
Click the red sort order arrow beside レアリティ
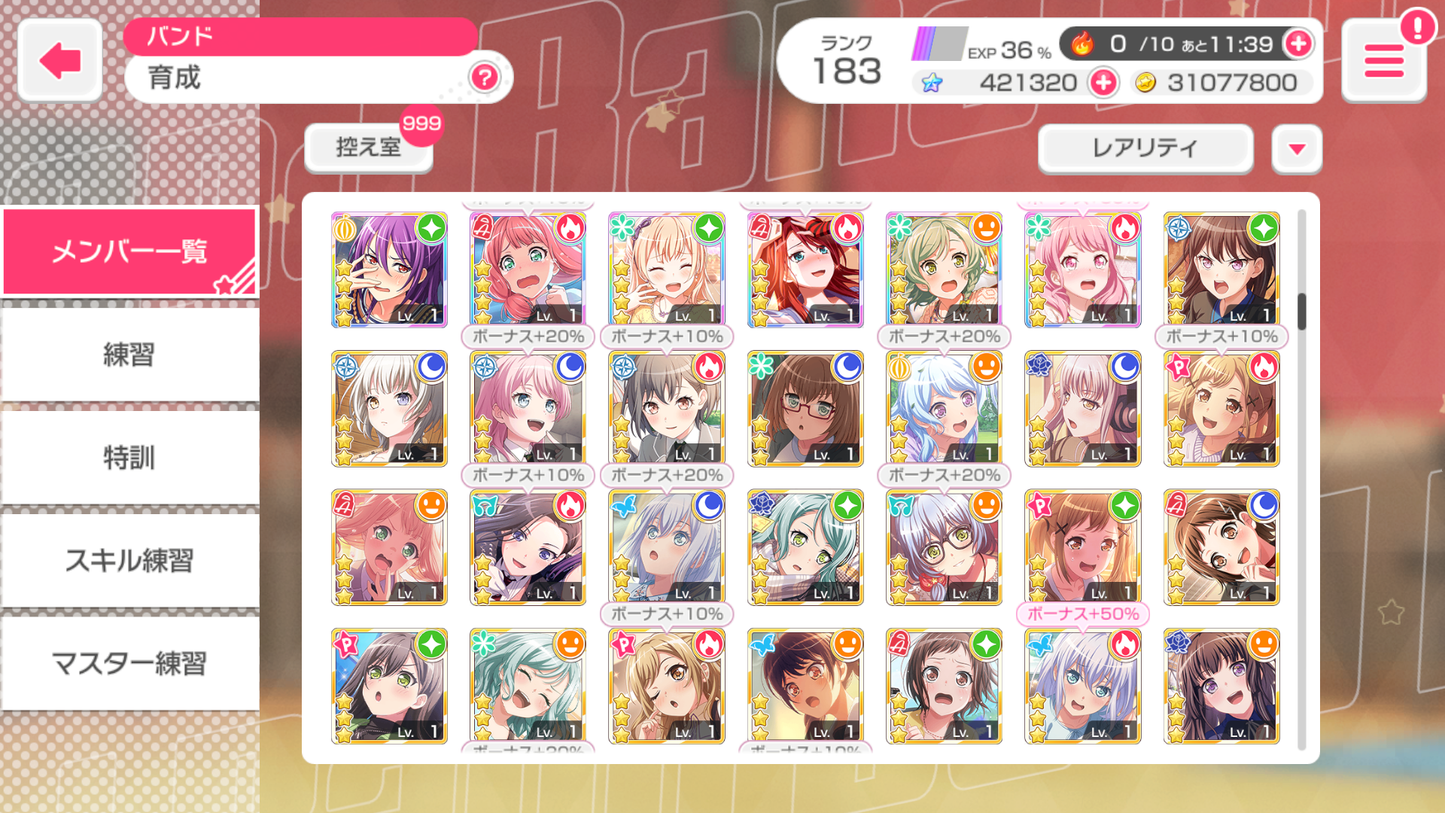[1296, 148]
